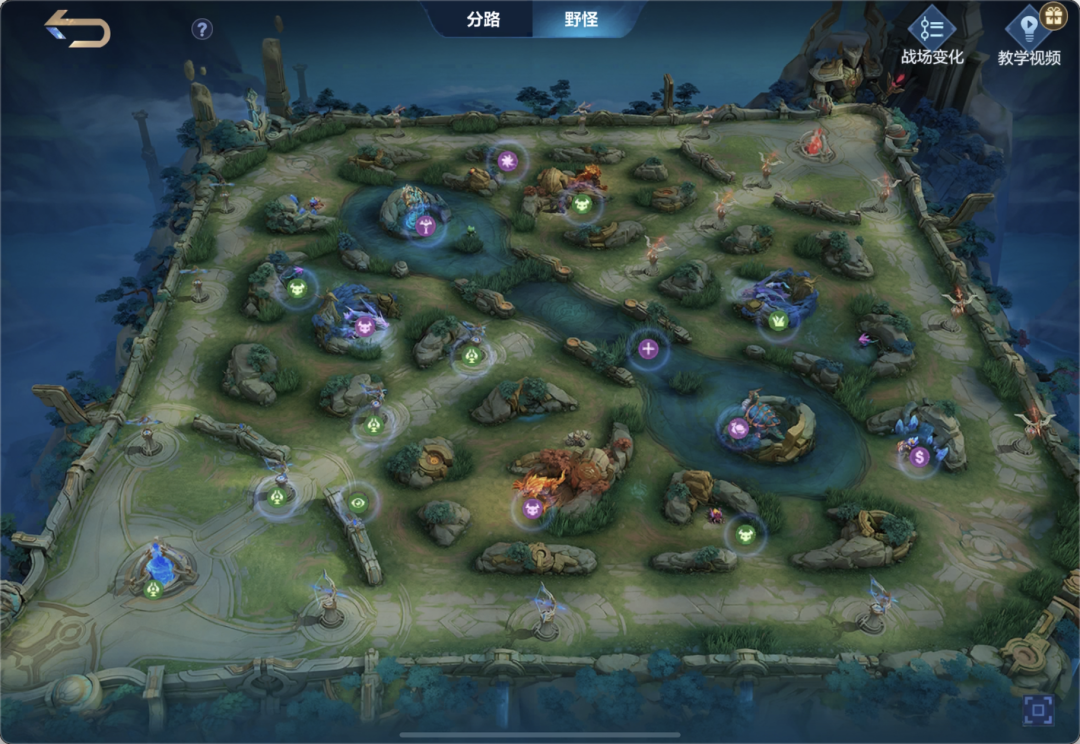Tap the purple skull marker on the blue dragon

coord(364,325)
